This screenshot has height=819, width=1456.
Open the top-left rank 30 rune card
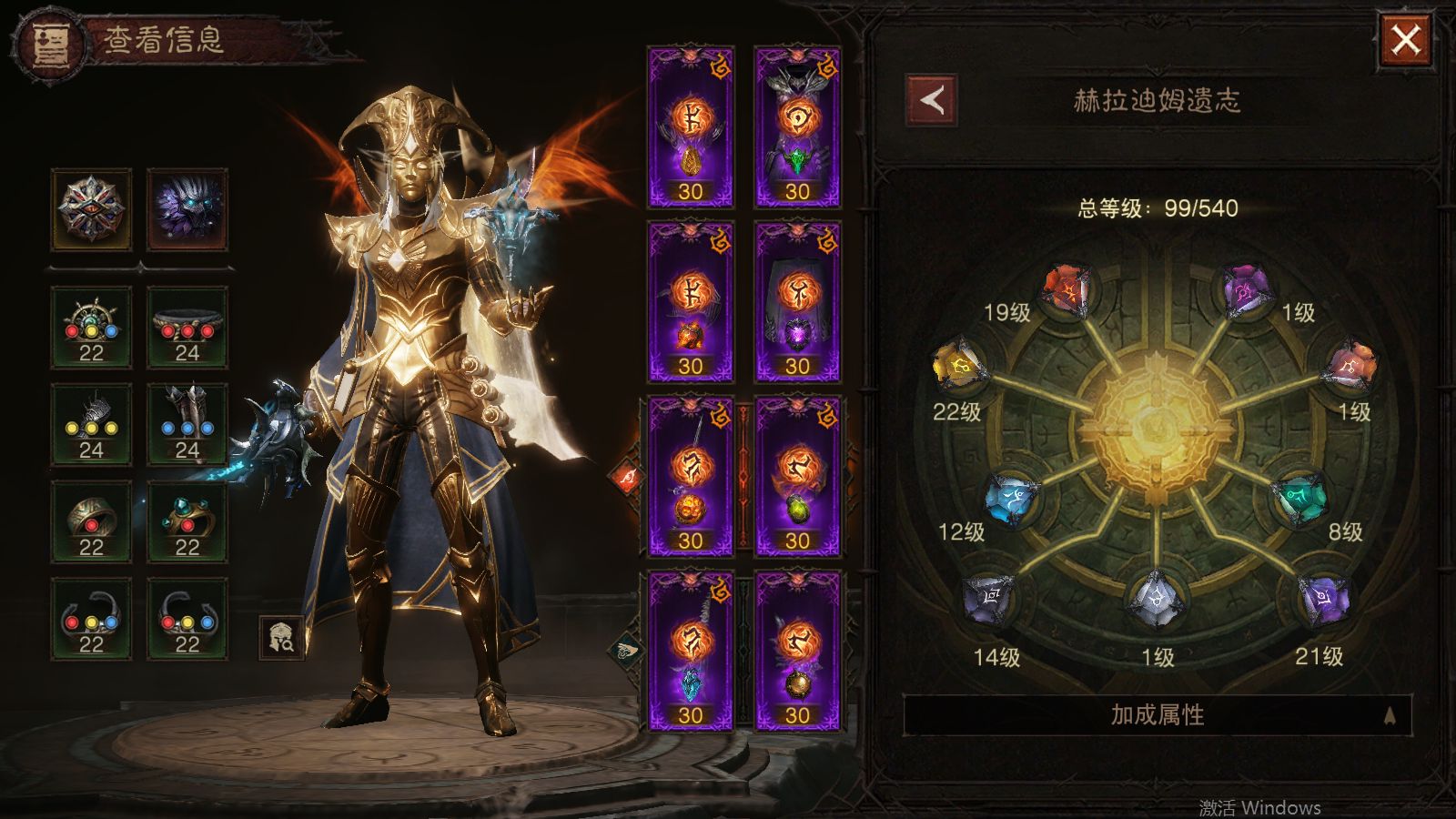pyautogui.click(x=691, y=127)
